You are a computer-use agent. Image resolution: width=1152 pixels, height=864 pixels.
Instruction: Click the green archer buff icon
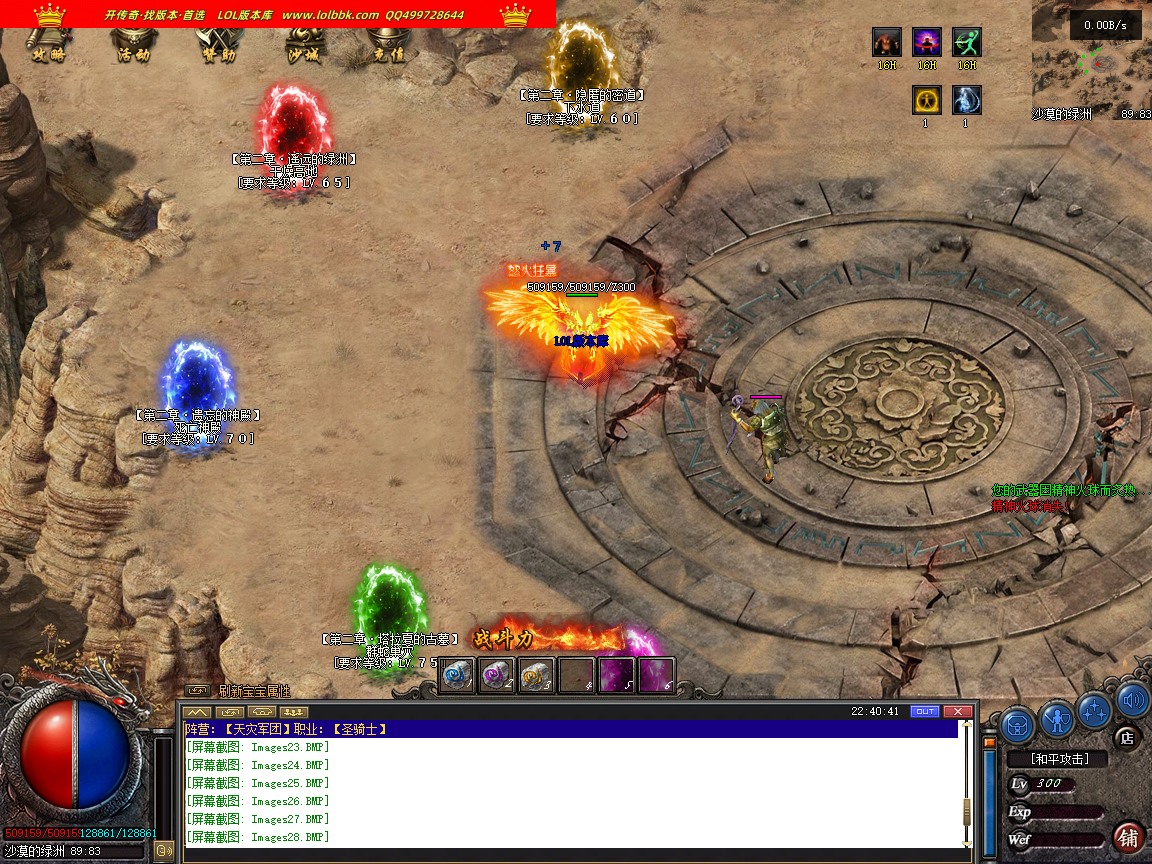[x=967, y=42]
